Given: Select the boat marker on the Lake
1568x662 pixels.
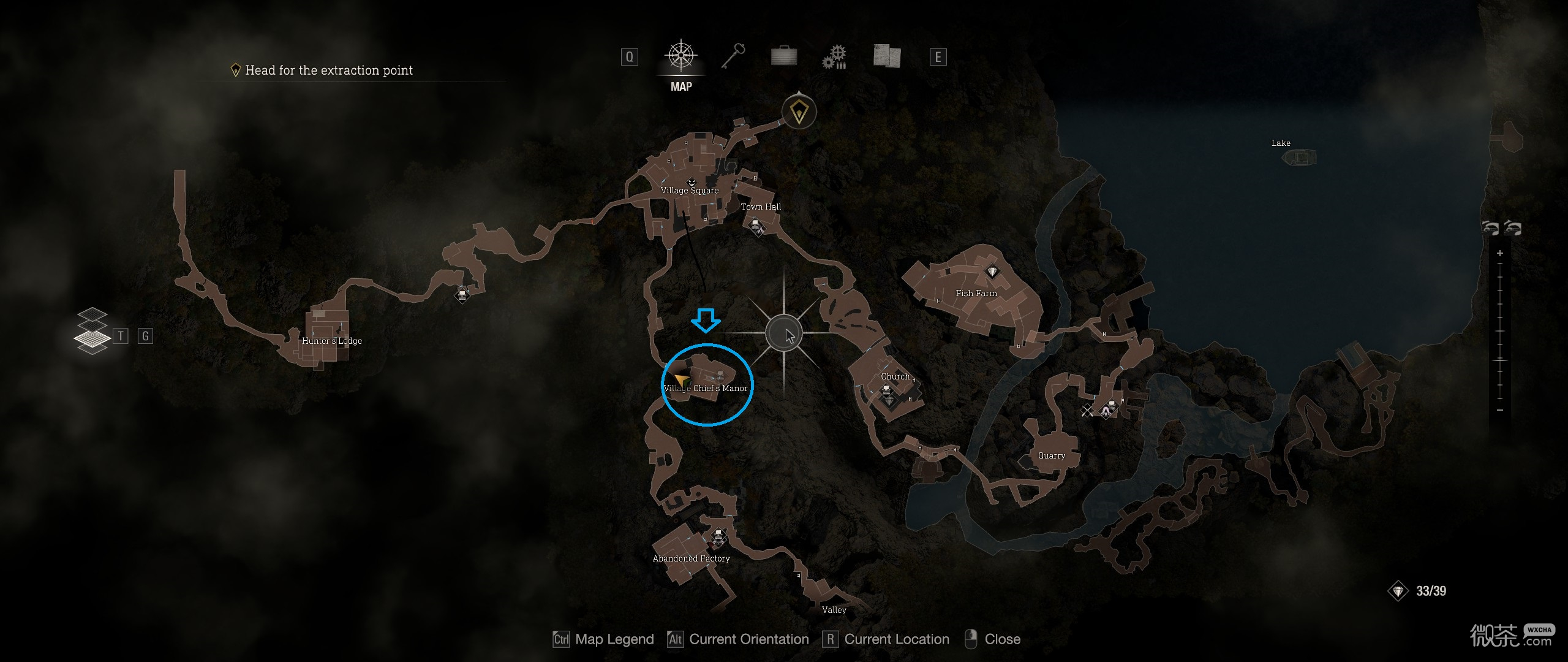Looking at the screenshot, I should point(1299,158).
